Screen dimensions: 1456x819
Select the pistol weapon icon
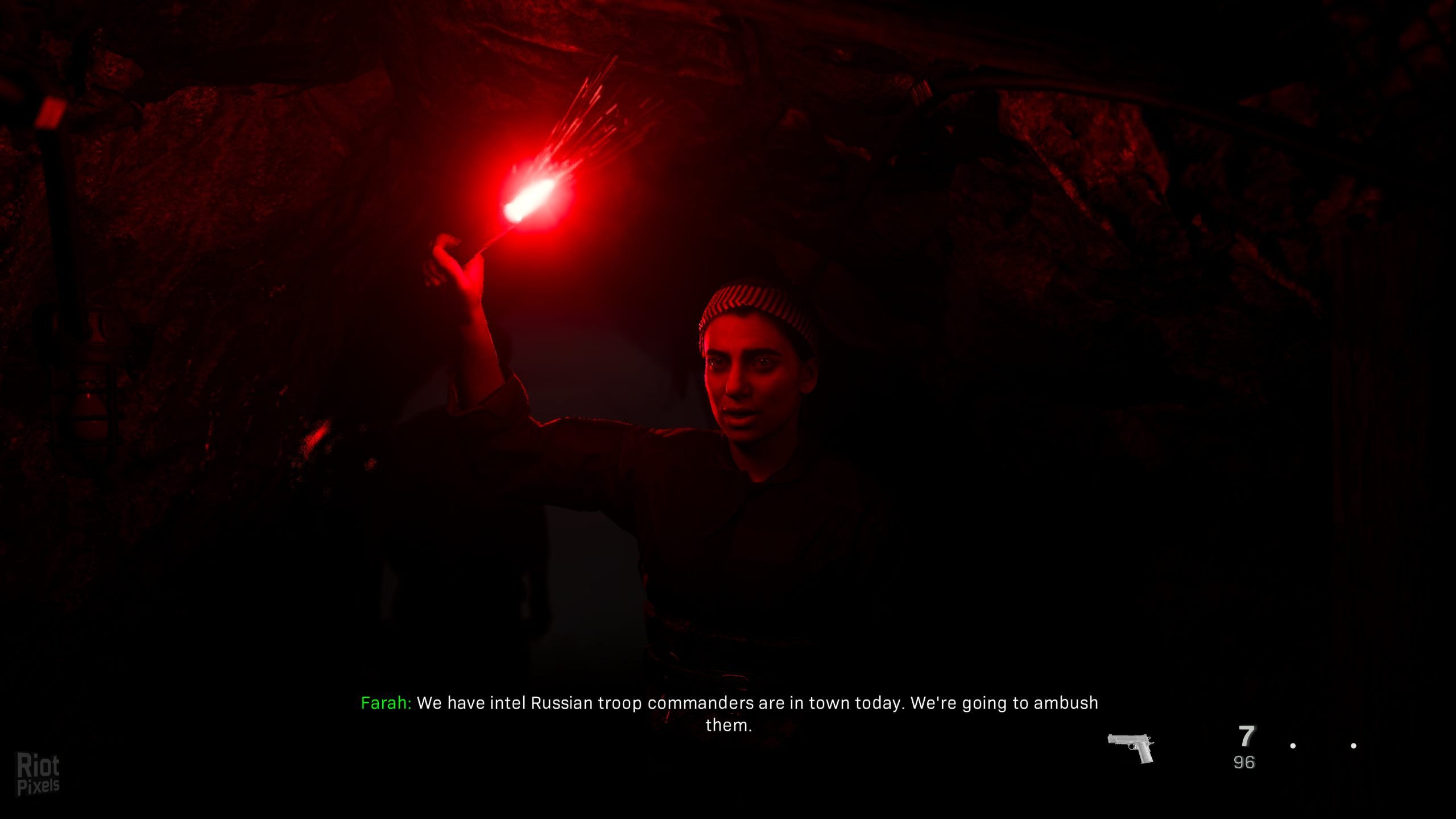click(x=1131, y=747)
